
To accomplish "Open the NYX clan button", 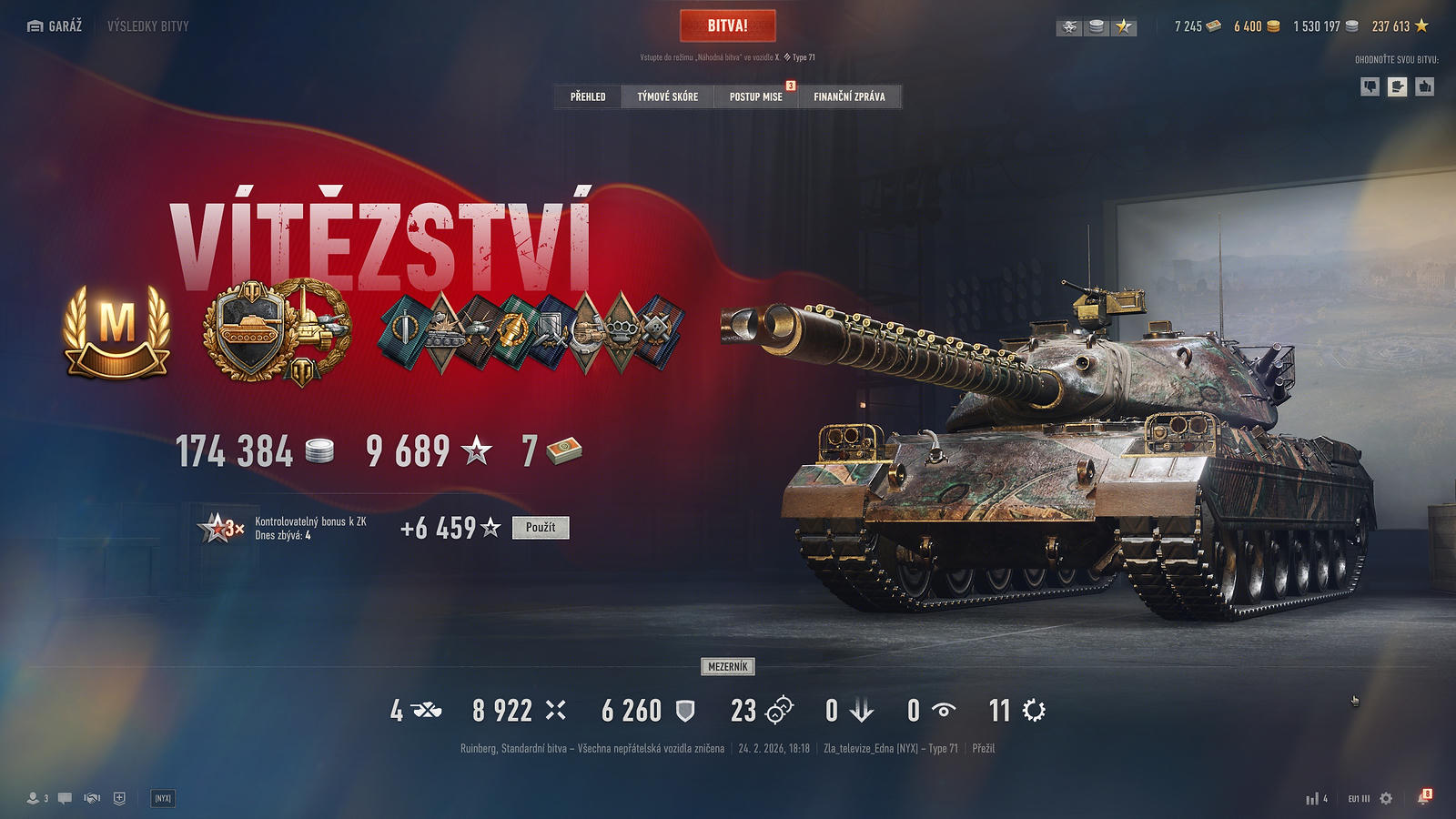I will [x=163, y=798].
